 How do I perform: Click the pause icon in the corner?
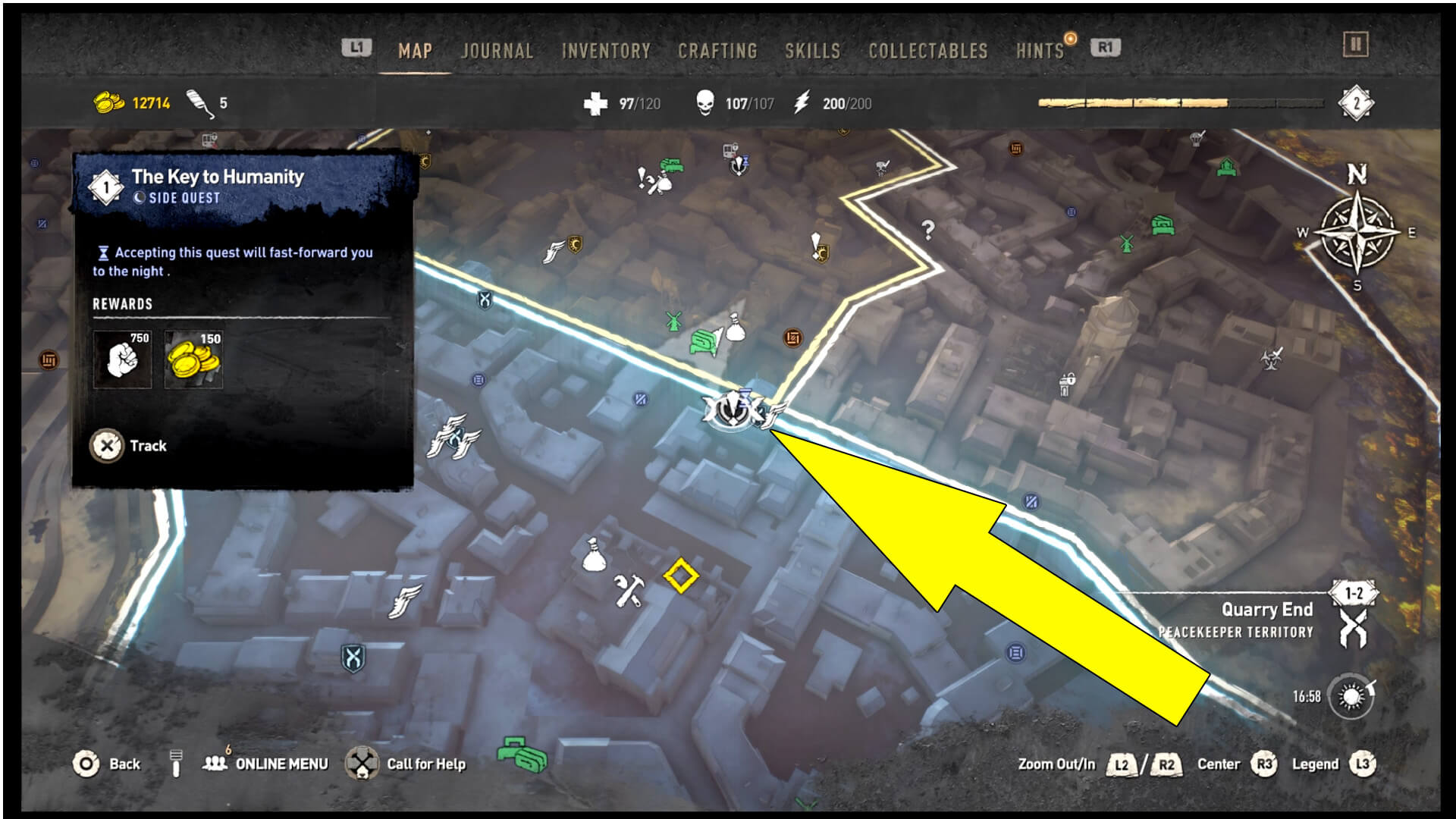tap(1355, 45)
